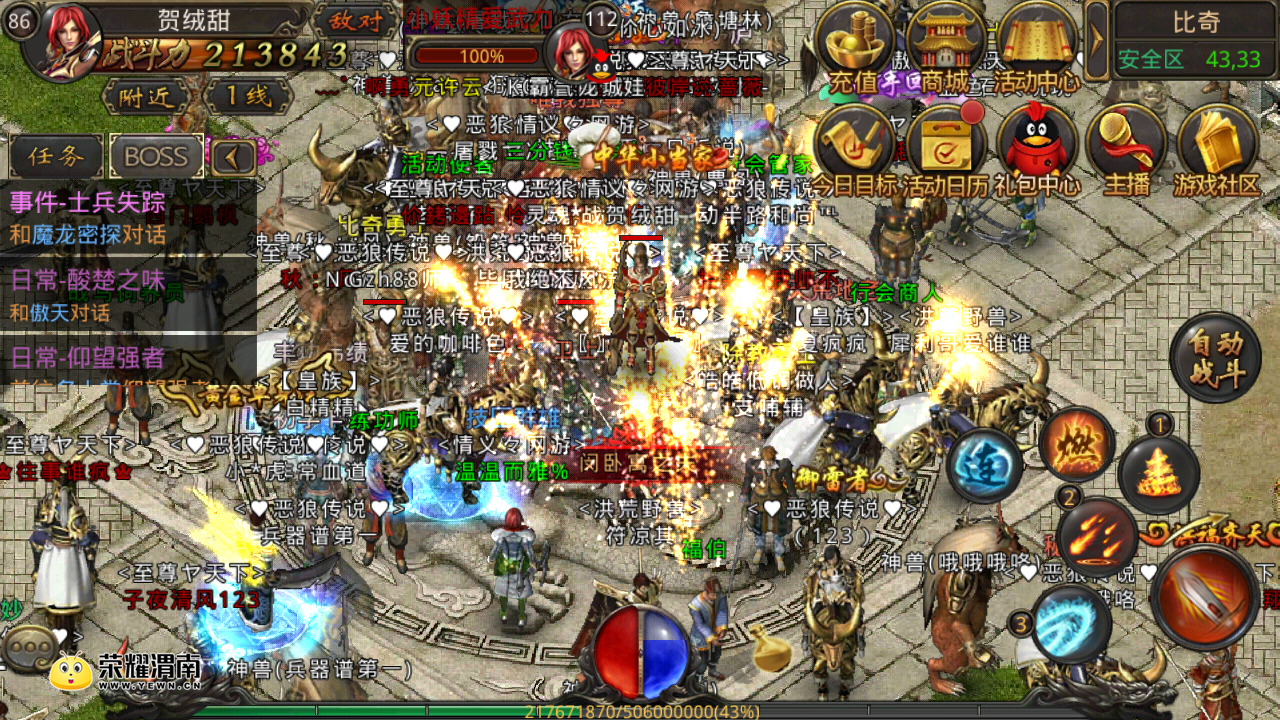Screen dimensions: 1280x720
Task: Toggle 自动战斗 auto battle
Action: 1215,358
